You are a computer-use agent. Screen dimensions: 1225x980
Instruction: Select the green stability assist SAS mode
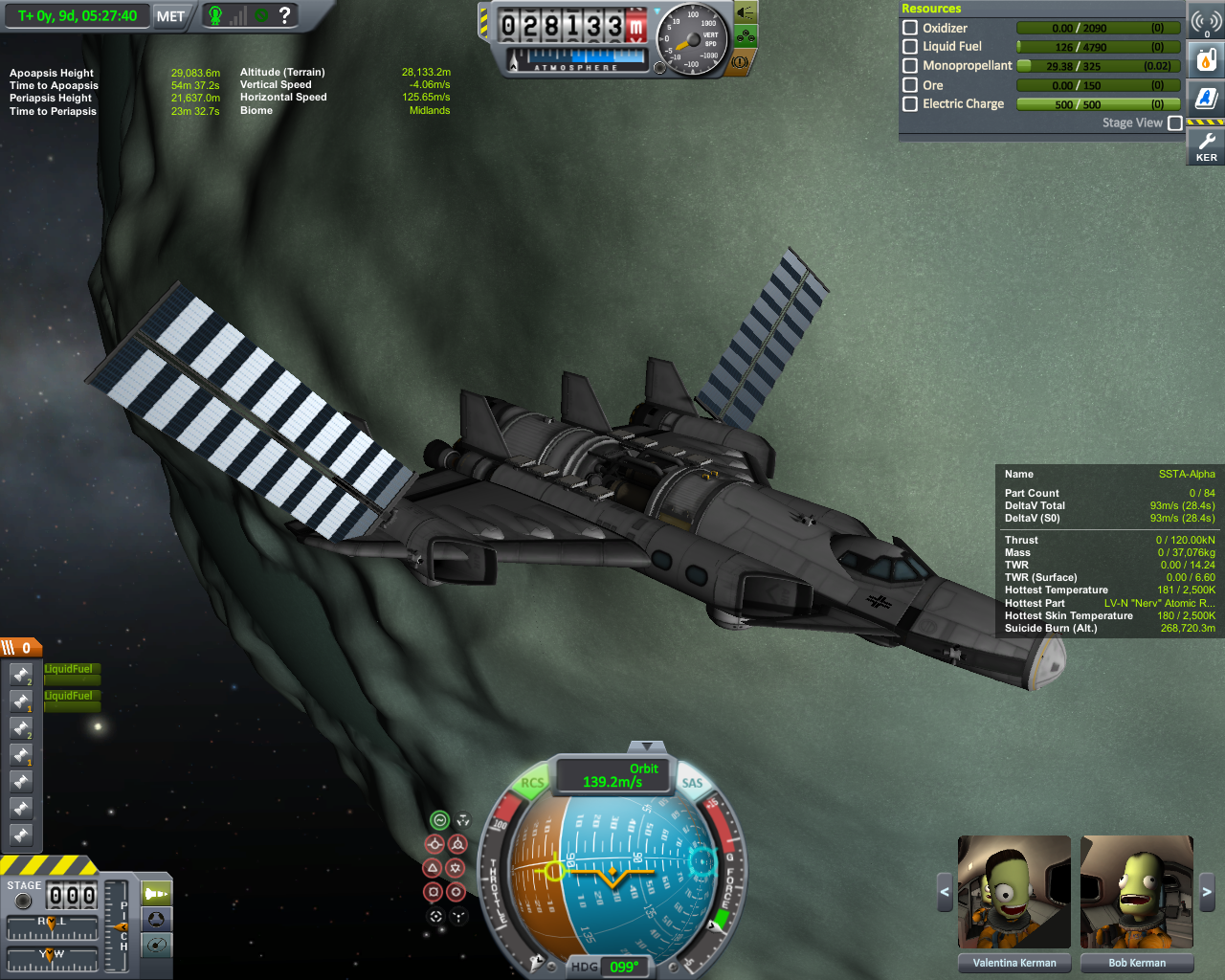point(439,820)
